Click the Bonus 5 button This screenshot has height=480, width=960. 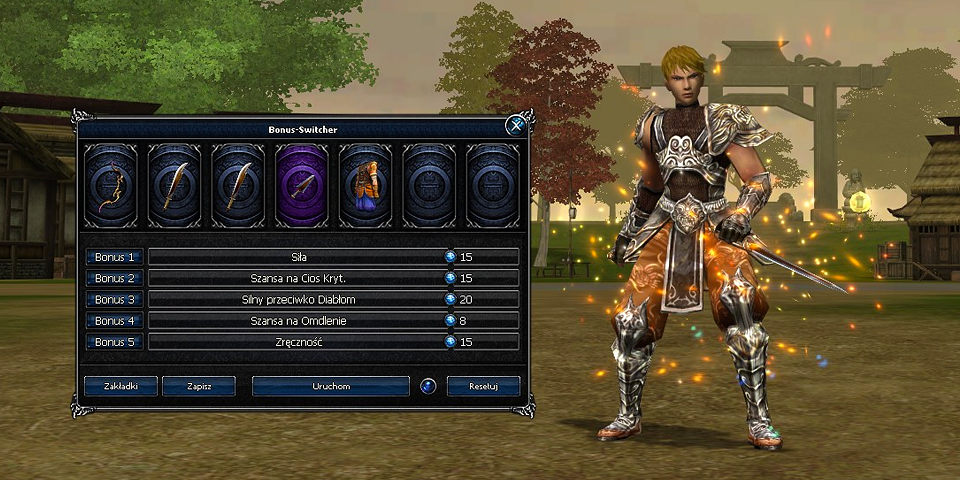tap(114, 342)
